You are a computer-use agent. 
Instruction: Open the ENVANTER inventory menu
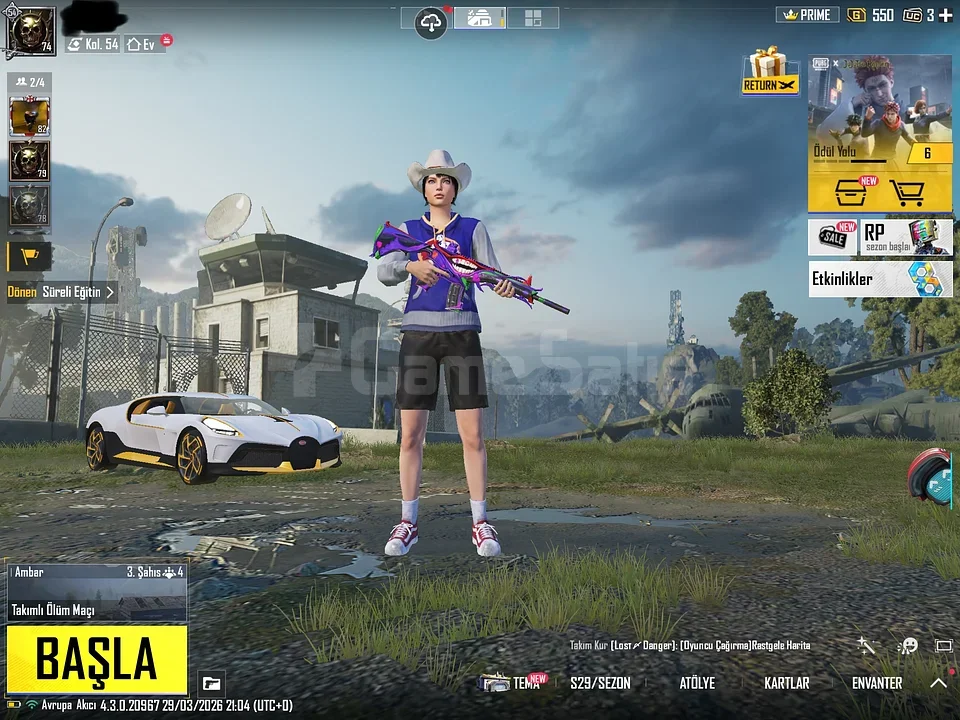[877, 683]
